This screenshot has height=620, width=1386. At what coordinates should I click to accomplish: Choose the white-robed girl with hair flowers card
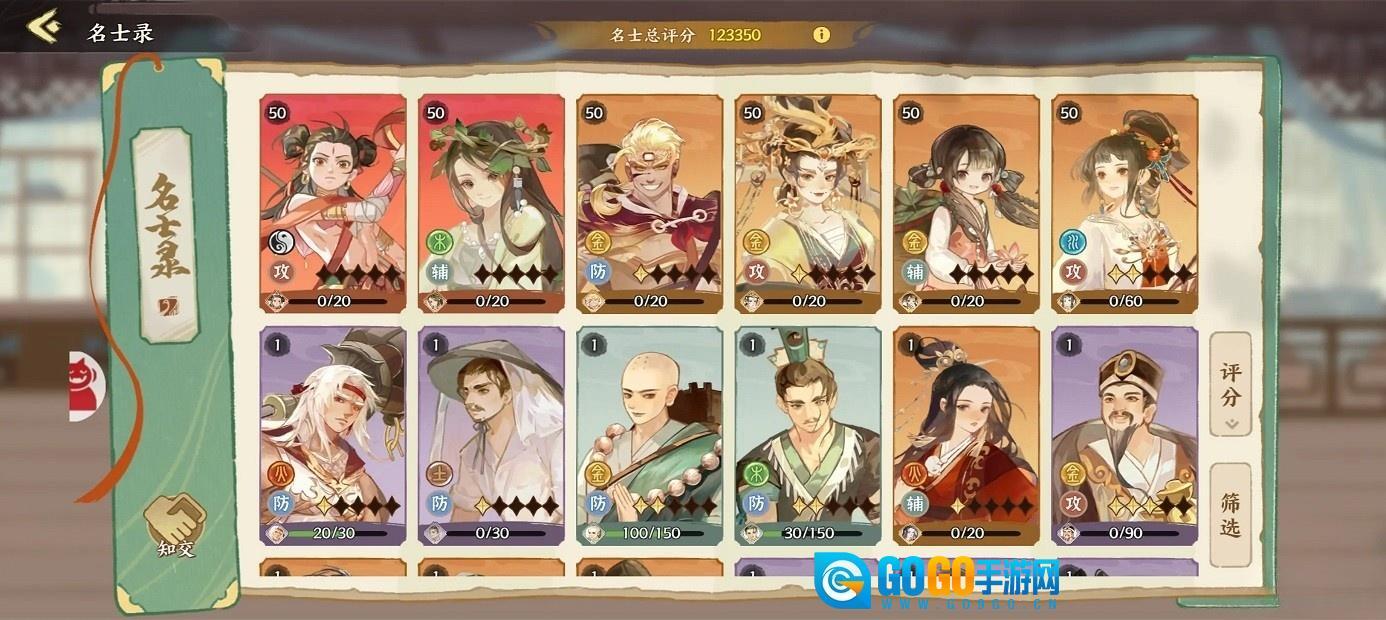[x=1124, y=204]
